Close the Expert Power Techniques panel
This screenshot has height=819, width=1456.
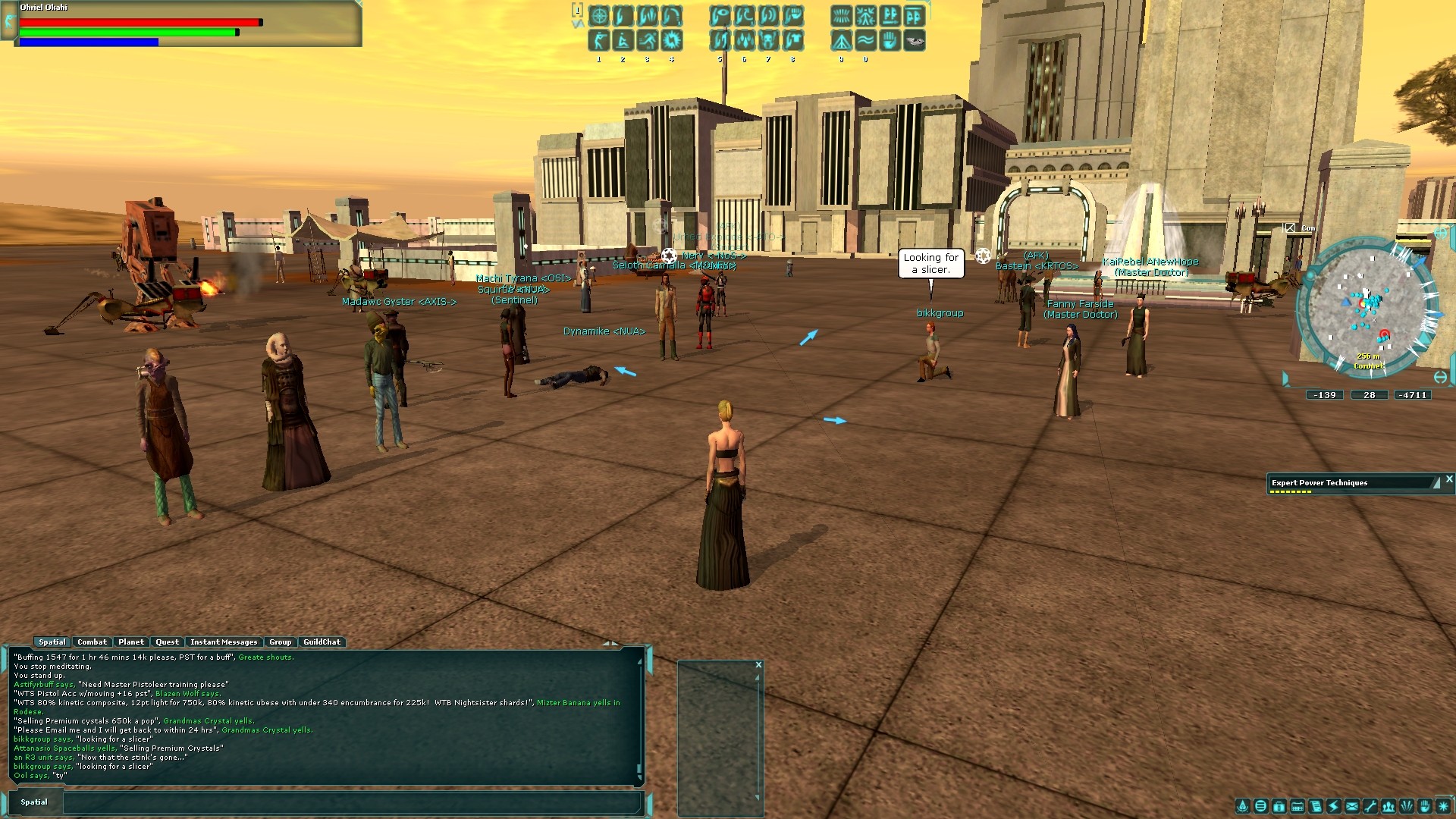(1449, 480)
